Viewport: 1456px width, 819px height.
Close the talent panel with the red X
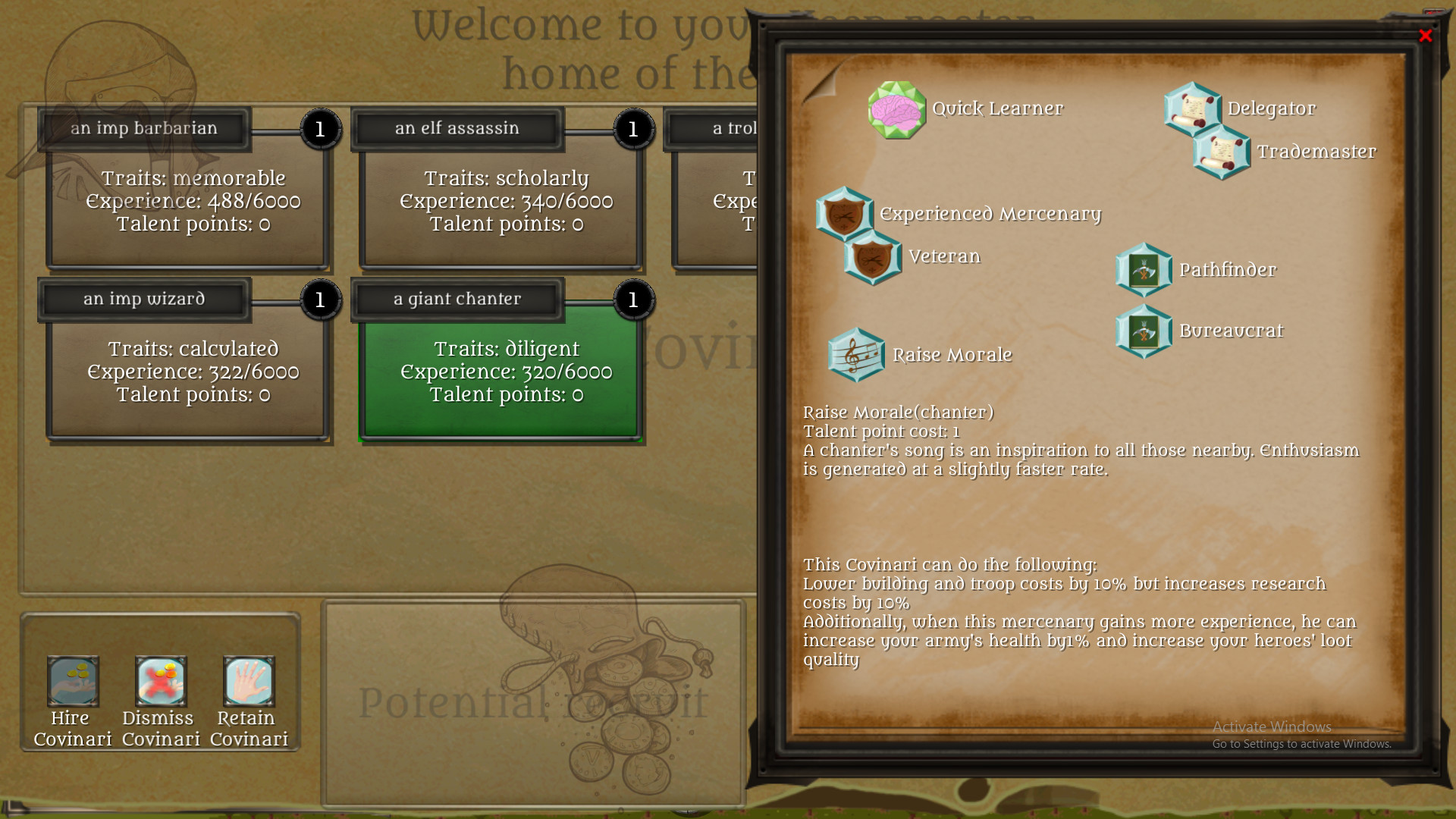pos(1426,36)
